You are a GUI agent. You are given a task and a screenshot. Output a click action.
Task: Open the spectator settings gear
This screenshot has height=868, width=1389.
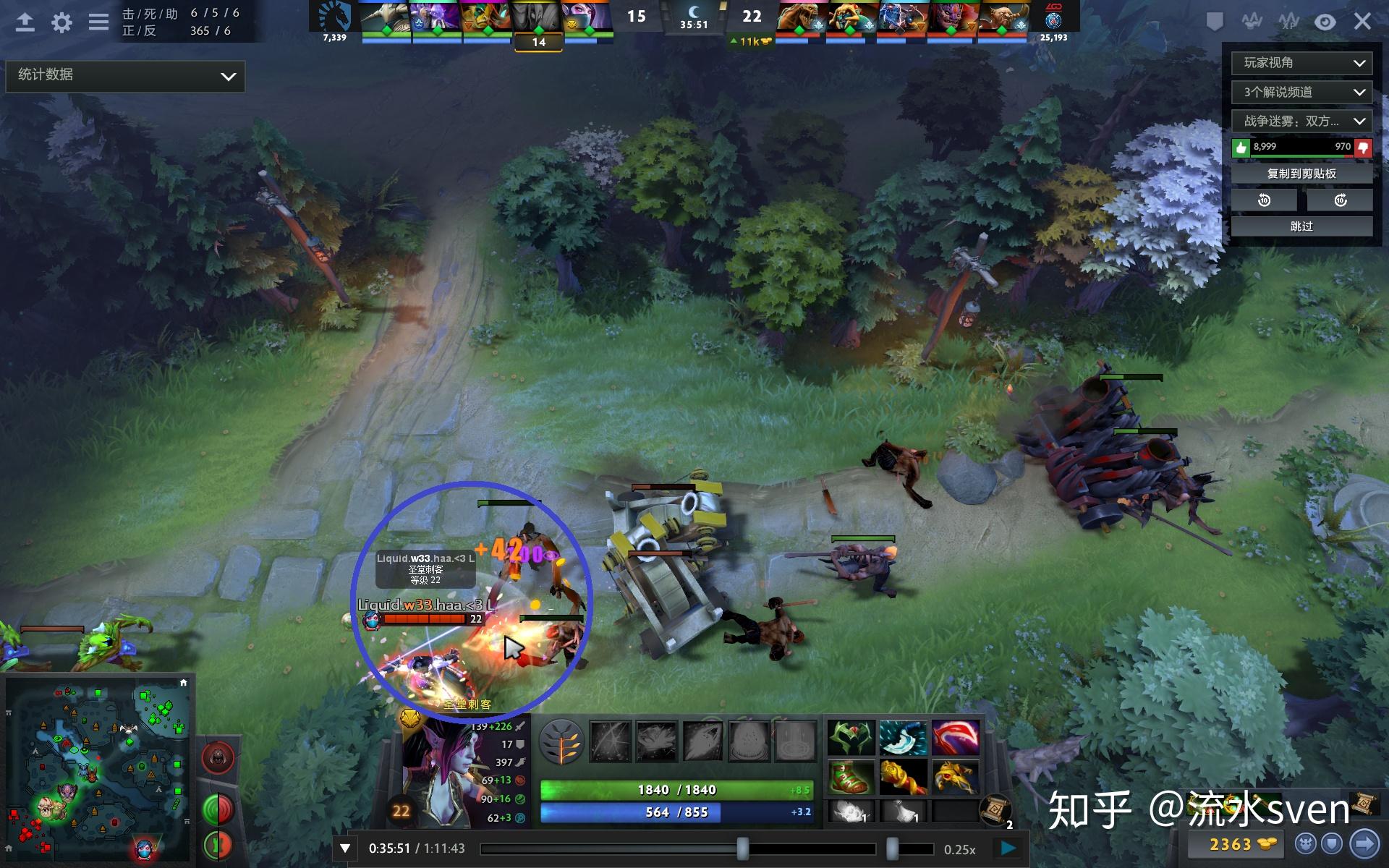(x=62, y=22)
